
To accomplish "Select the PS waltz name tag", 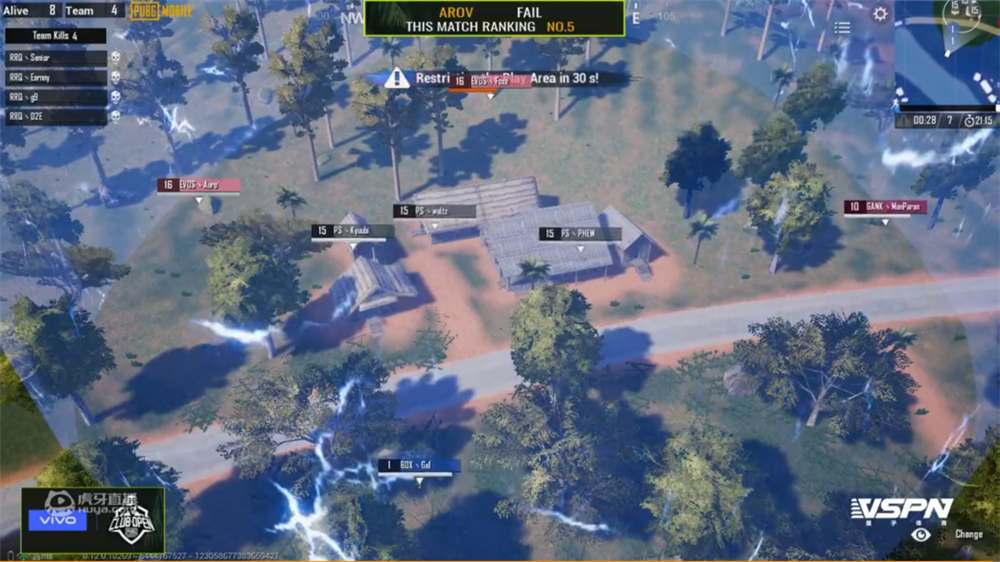I will click(434, 212).
